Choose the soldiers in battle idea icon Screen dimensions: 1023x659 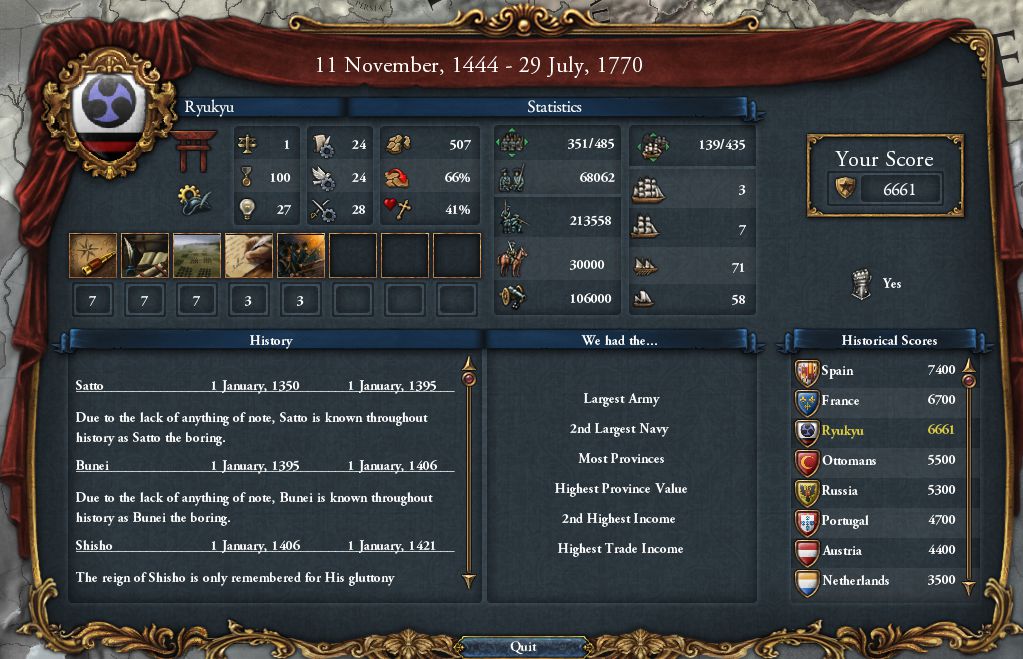pyautogui.click(x=301, y=255)
